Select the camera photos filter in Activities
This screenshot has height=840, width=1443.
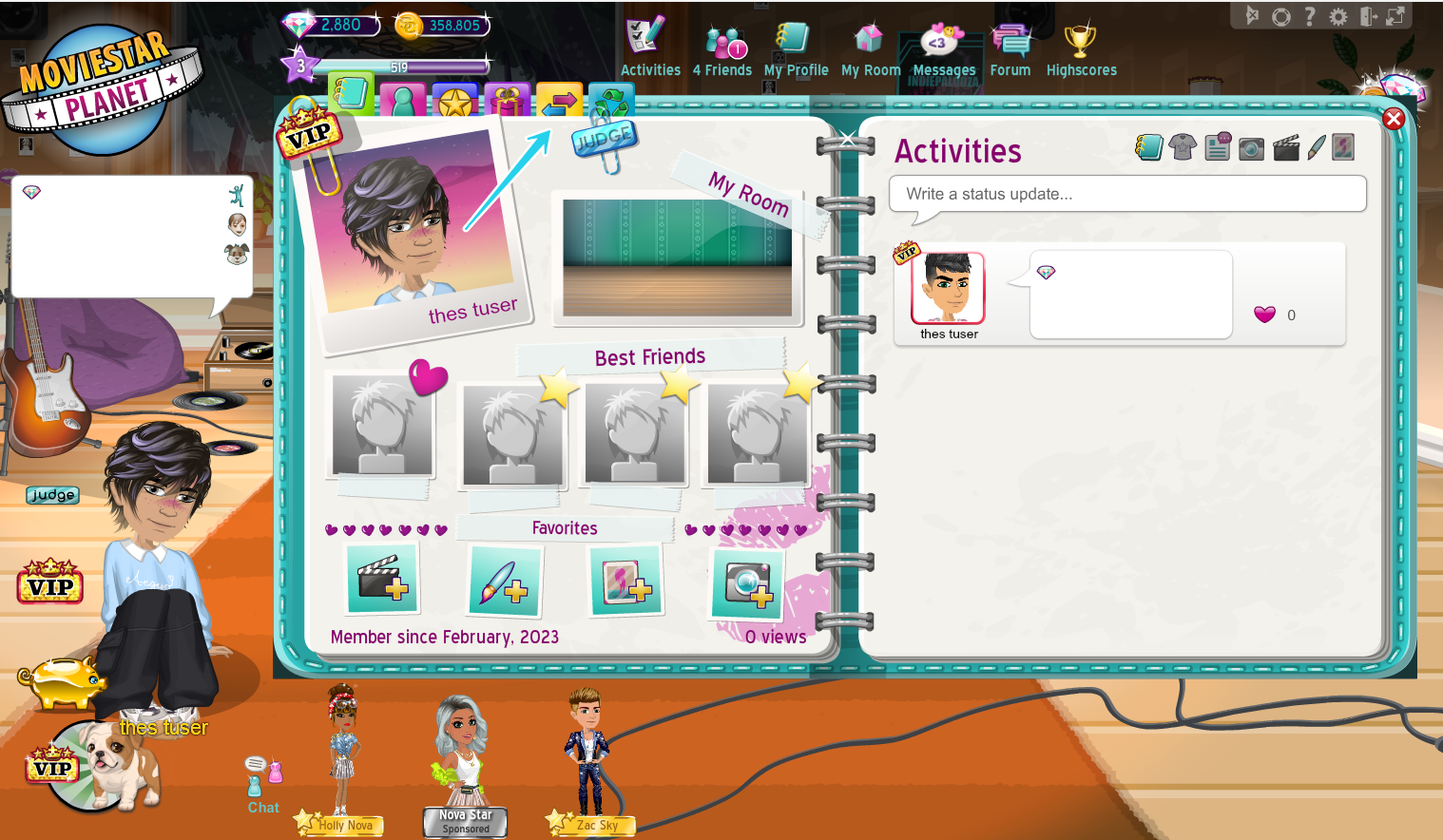tap(1251, 147)
